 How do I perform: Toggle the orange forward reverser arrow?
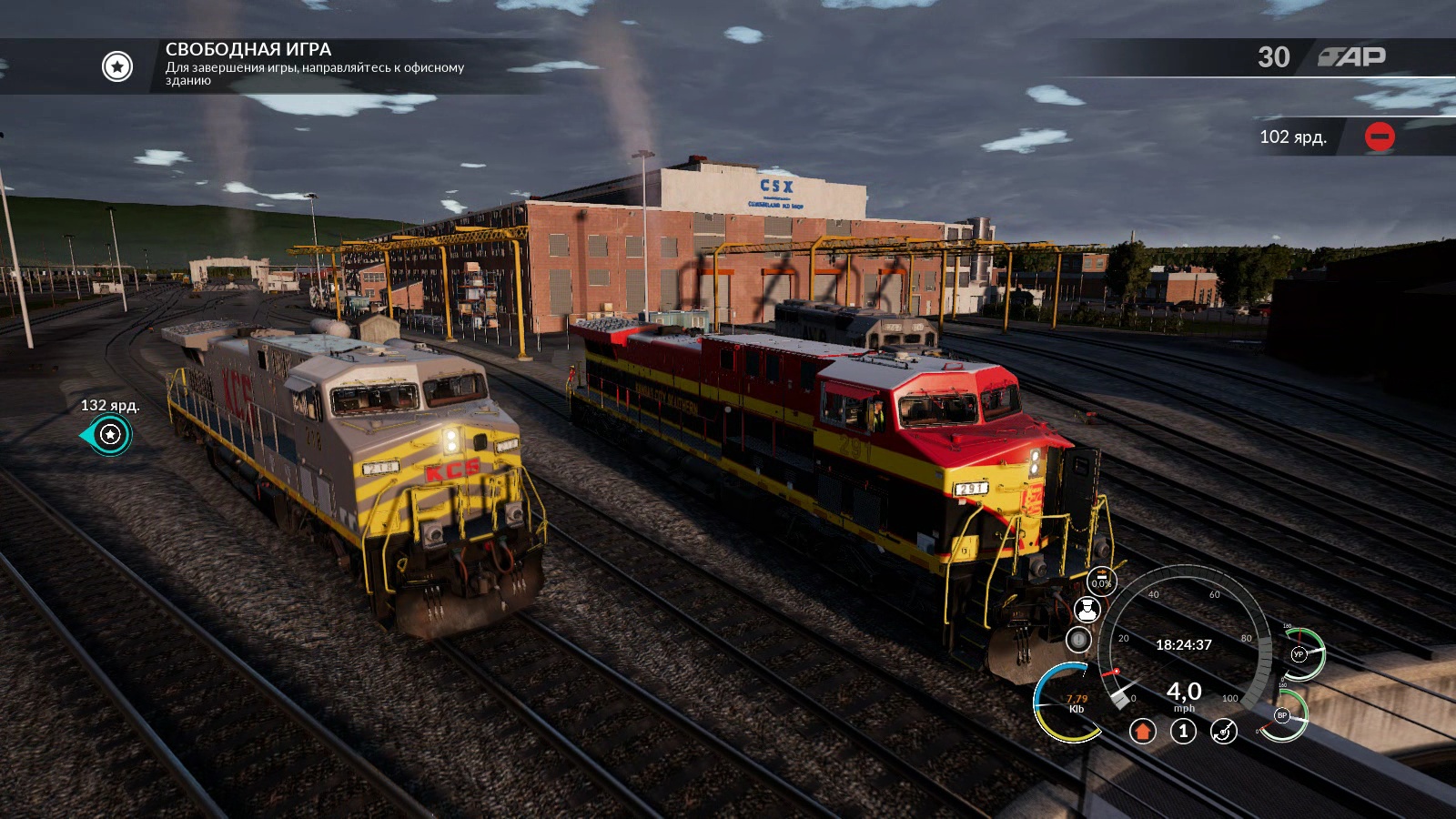1143,731
